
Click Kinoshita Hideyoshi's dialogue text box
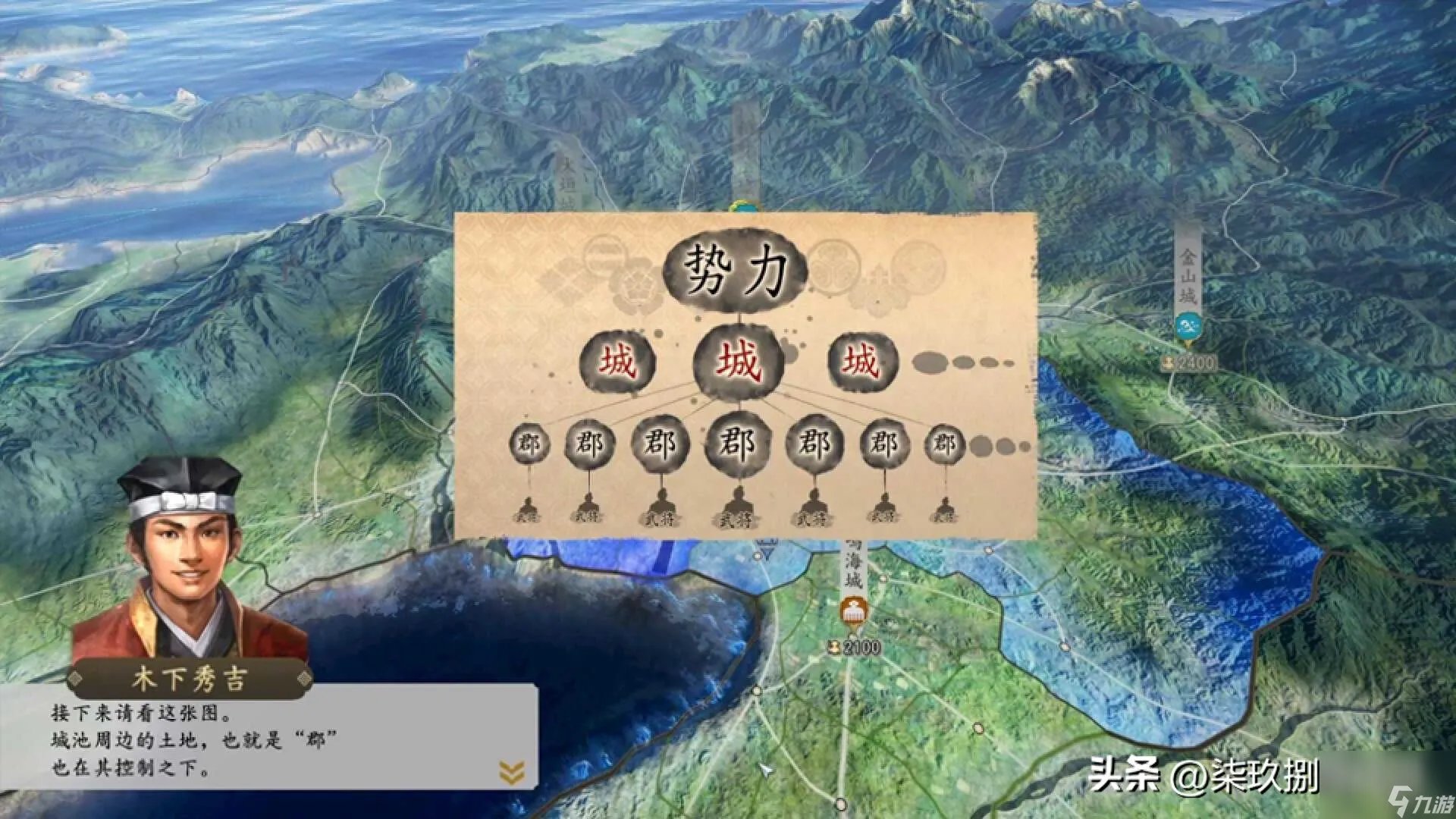pyautogui.click(x=273, y=739)
